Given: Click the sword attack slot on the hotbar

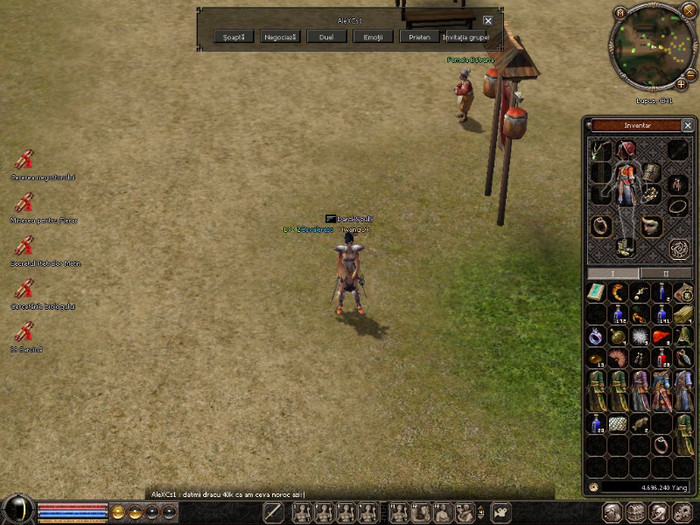Looking at the screenshot, I should (x=273, y=513).
